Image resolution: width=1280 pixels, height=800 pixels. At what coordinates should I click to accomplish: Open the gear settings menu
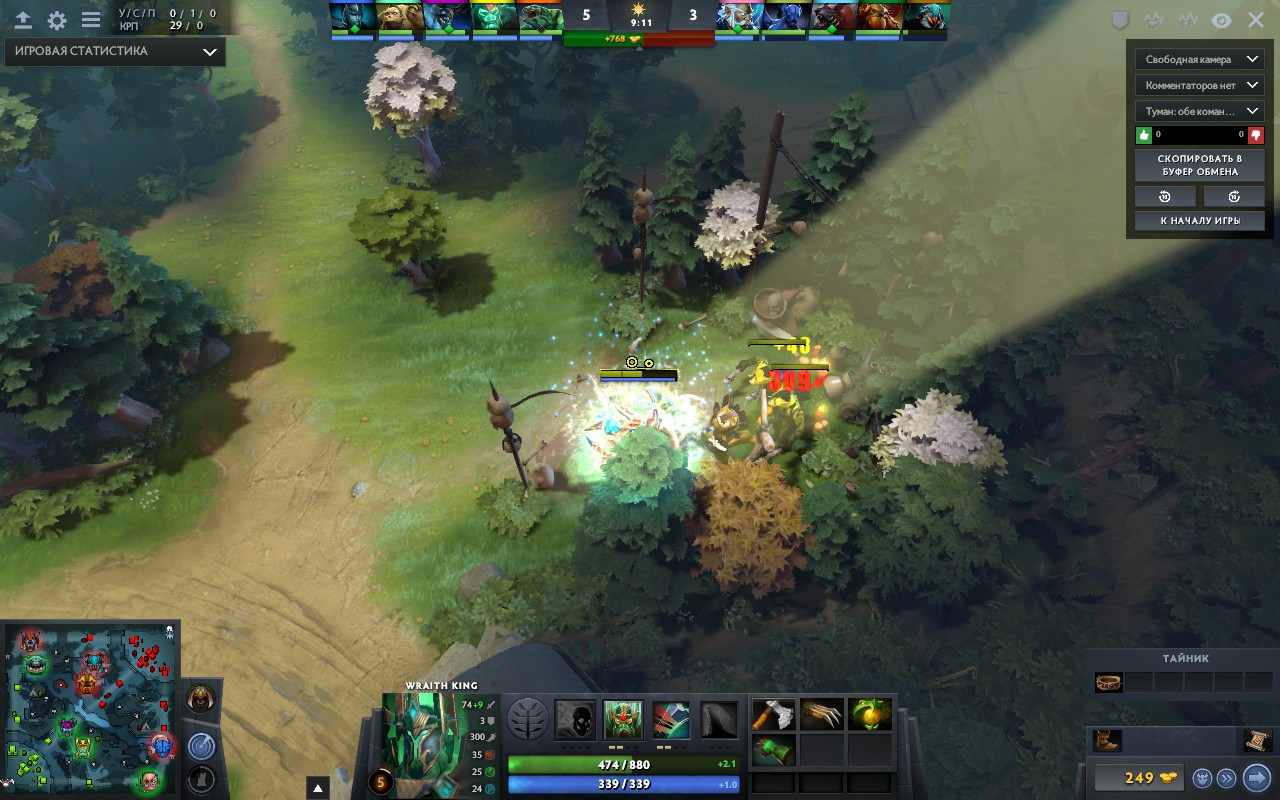click(x=57, y=20)
